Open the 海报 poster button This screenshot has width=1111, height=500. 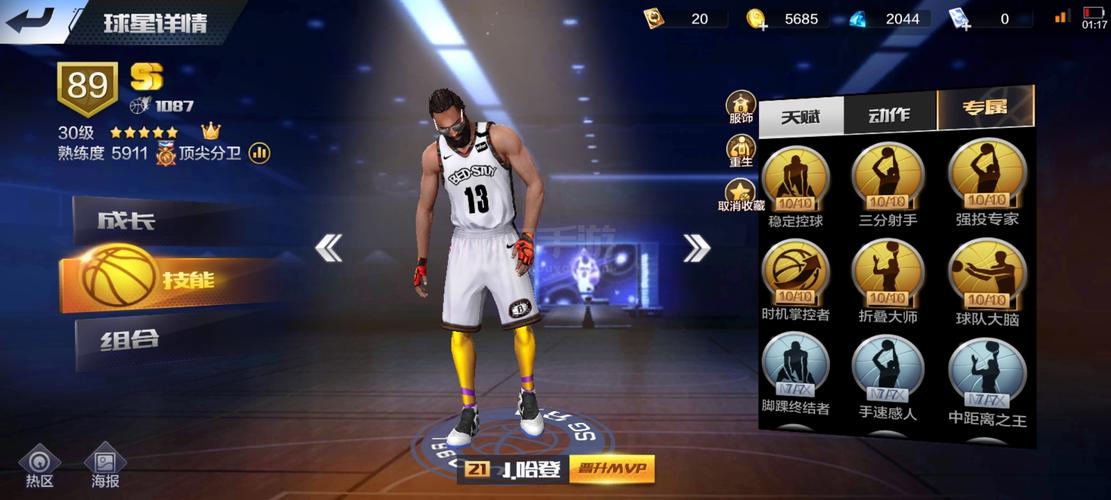(x=105, y=467)
